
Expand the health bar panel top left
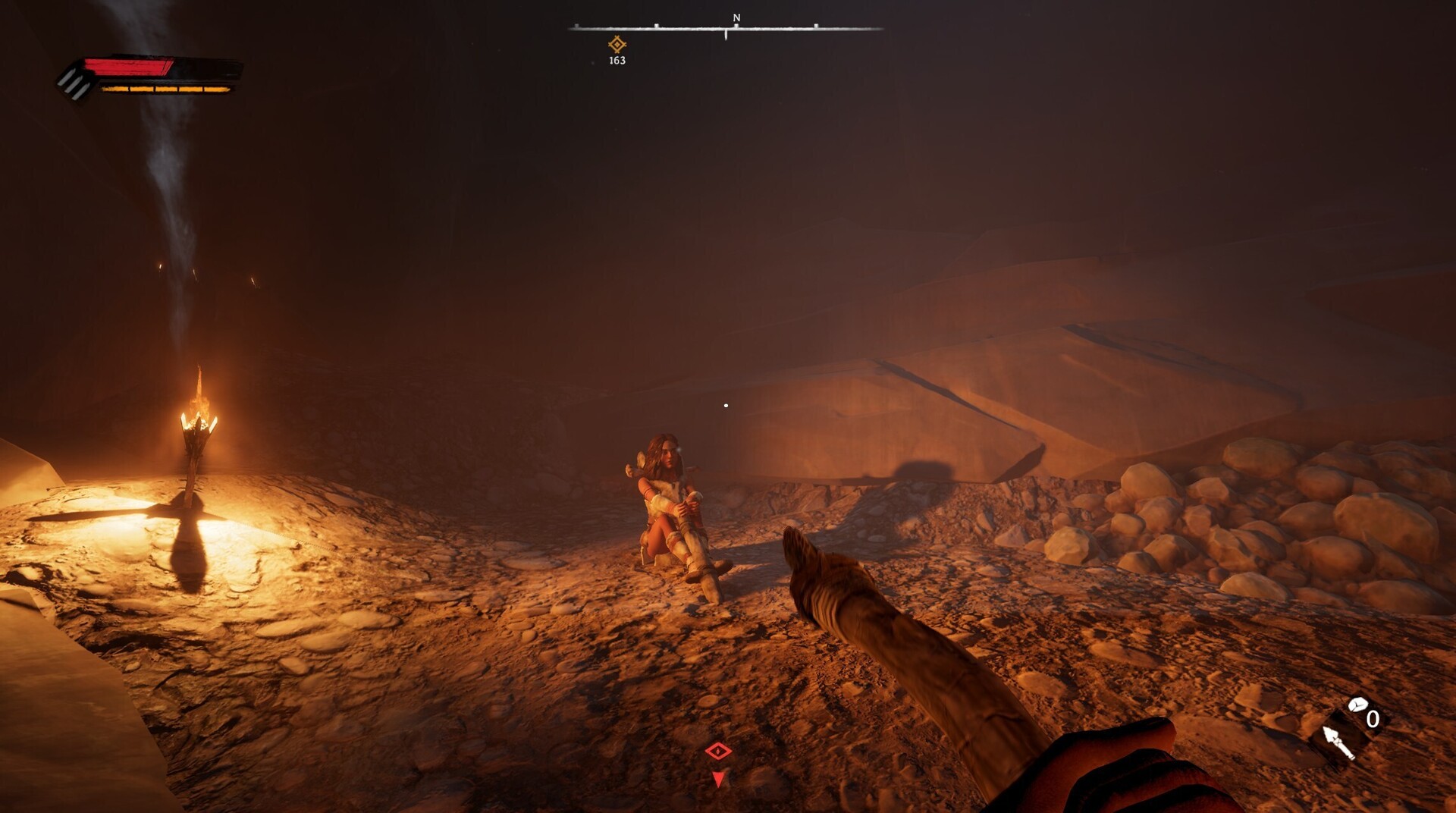tap(148, 76)
